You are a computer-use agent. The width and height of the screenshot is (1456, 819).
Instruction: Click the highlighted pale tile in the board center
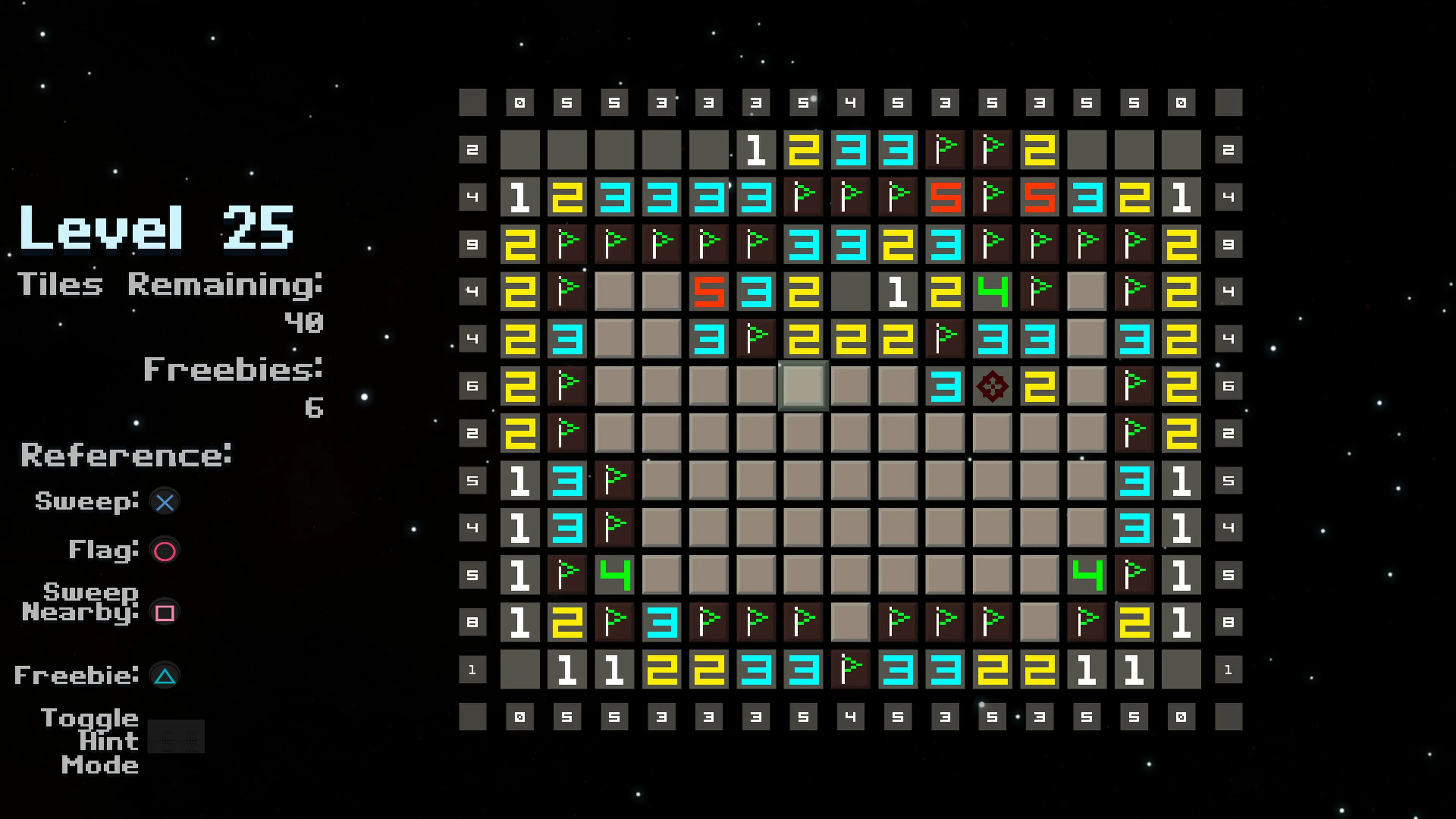(x=803, y=386)
